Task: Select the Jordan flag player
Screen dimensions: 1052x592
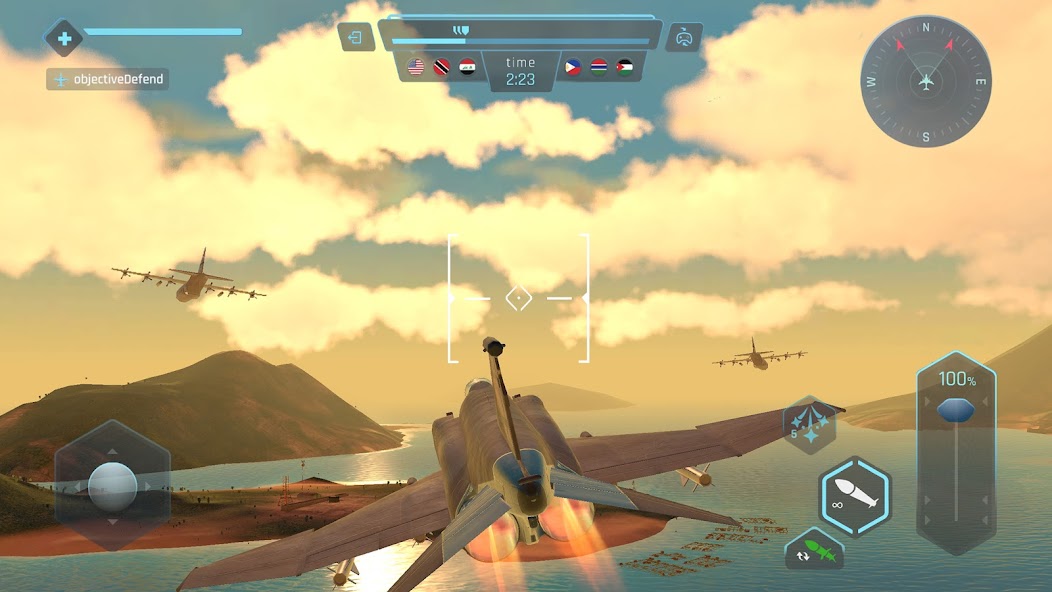Action: point(625,67)
